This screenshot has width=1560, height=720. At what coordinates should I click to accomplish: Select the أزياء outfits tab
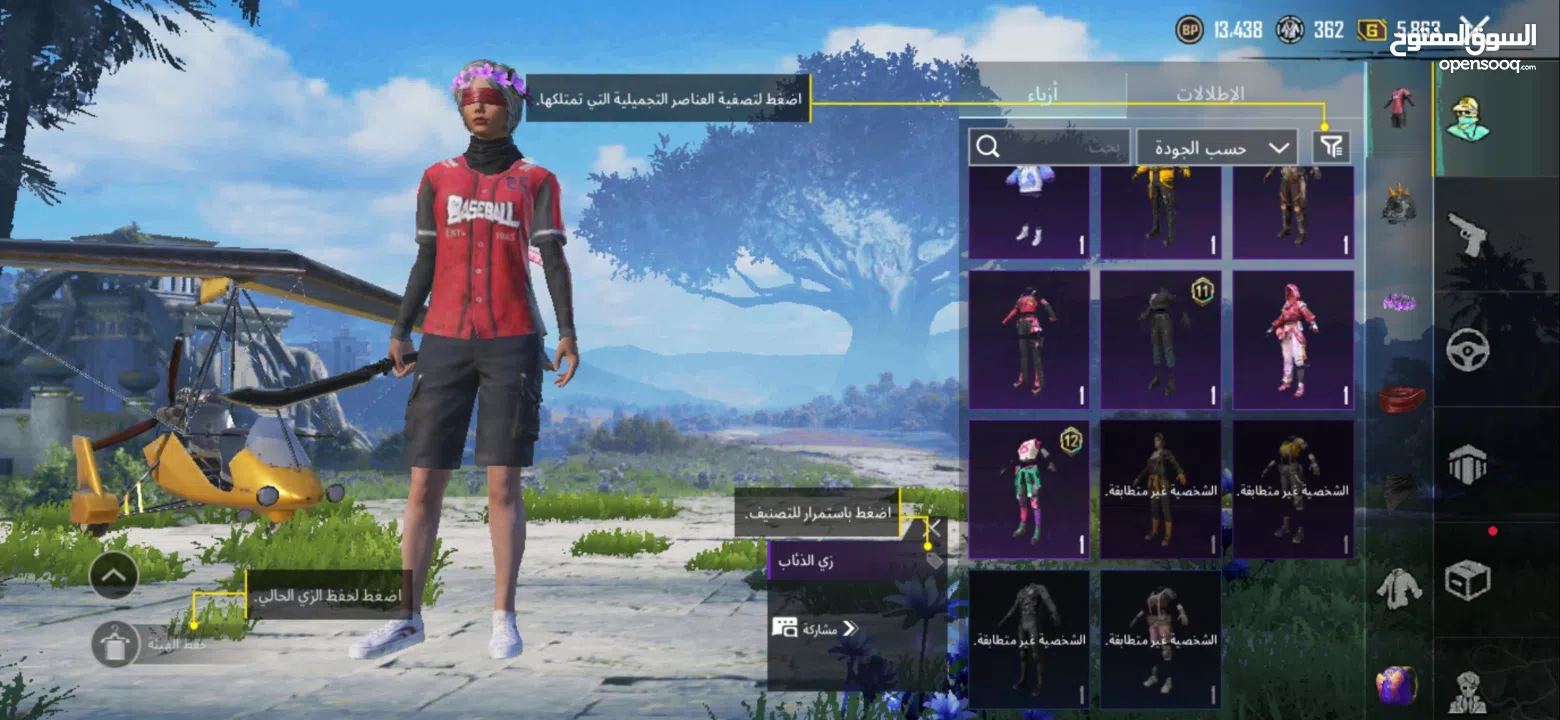click(1043, 92)
